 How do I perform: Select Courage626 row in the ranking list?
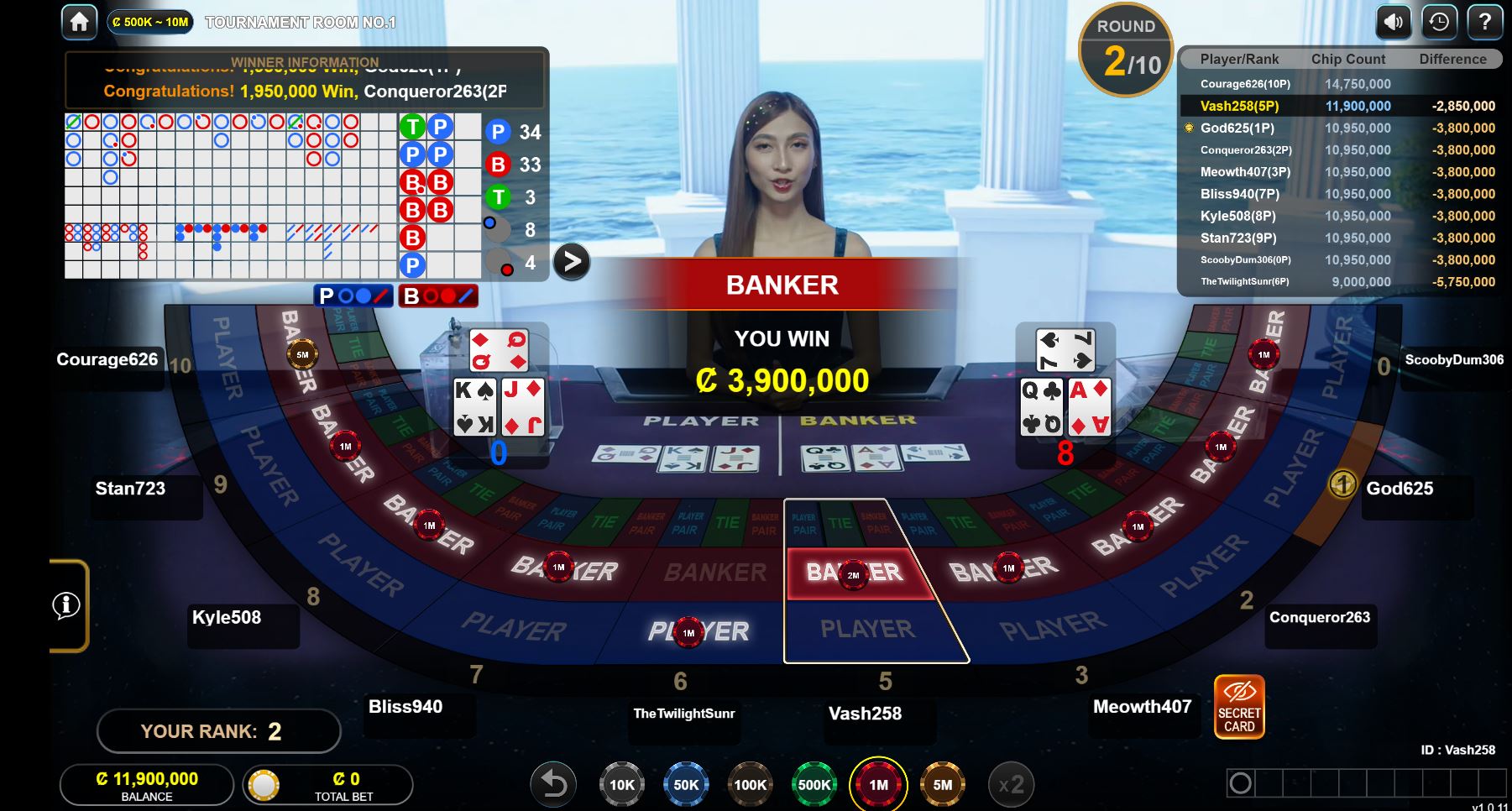[1339, 84]
